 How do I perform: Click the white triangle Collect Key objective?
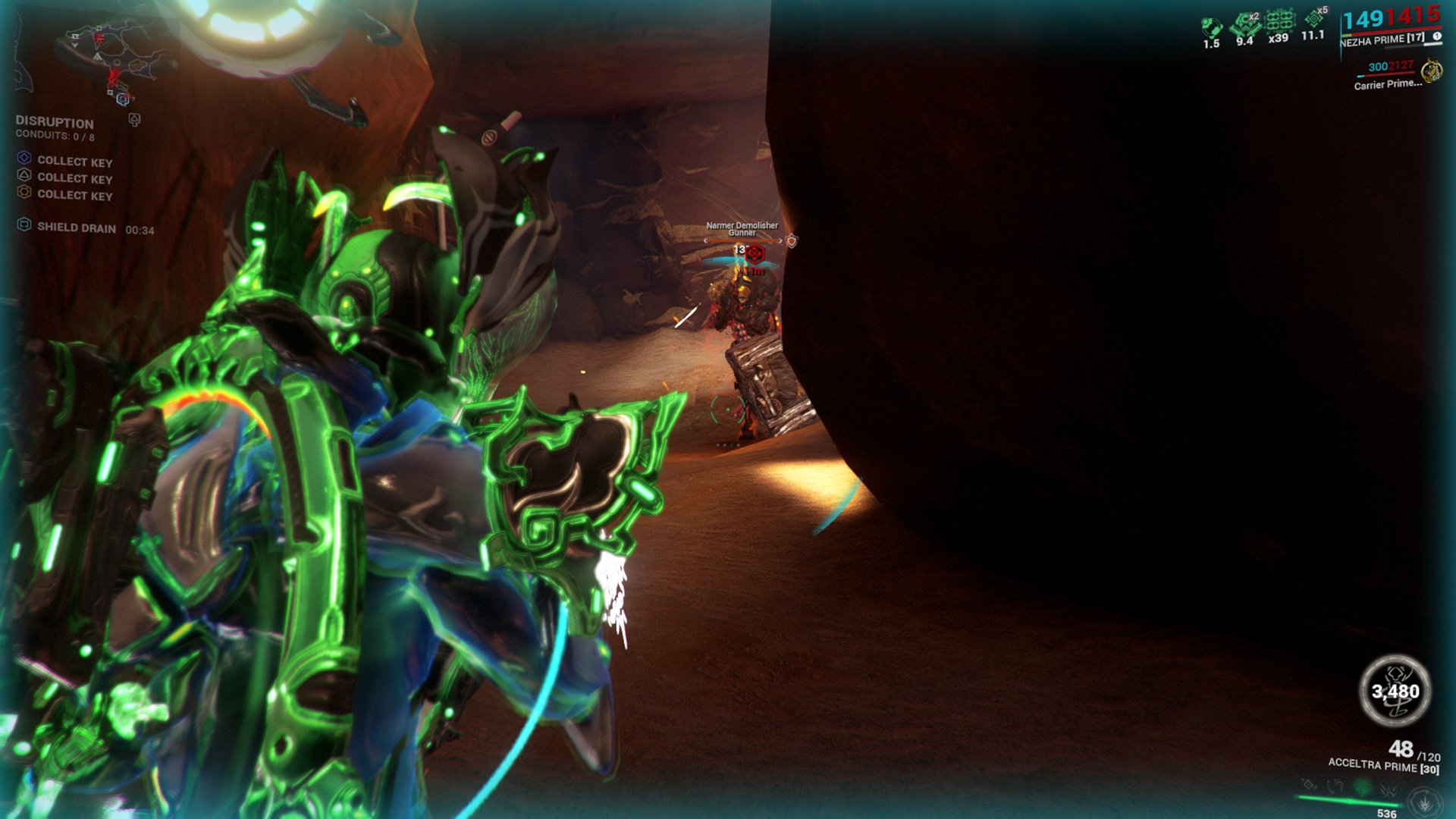point(24,175)
